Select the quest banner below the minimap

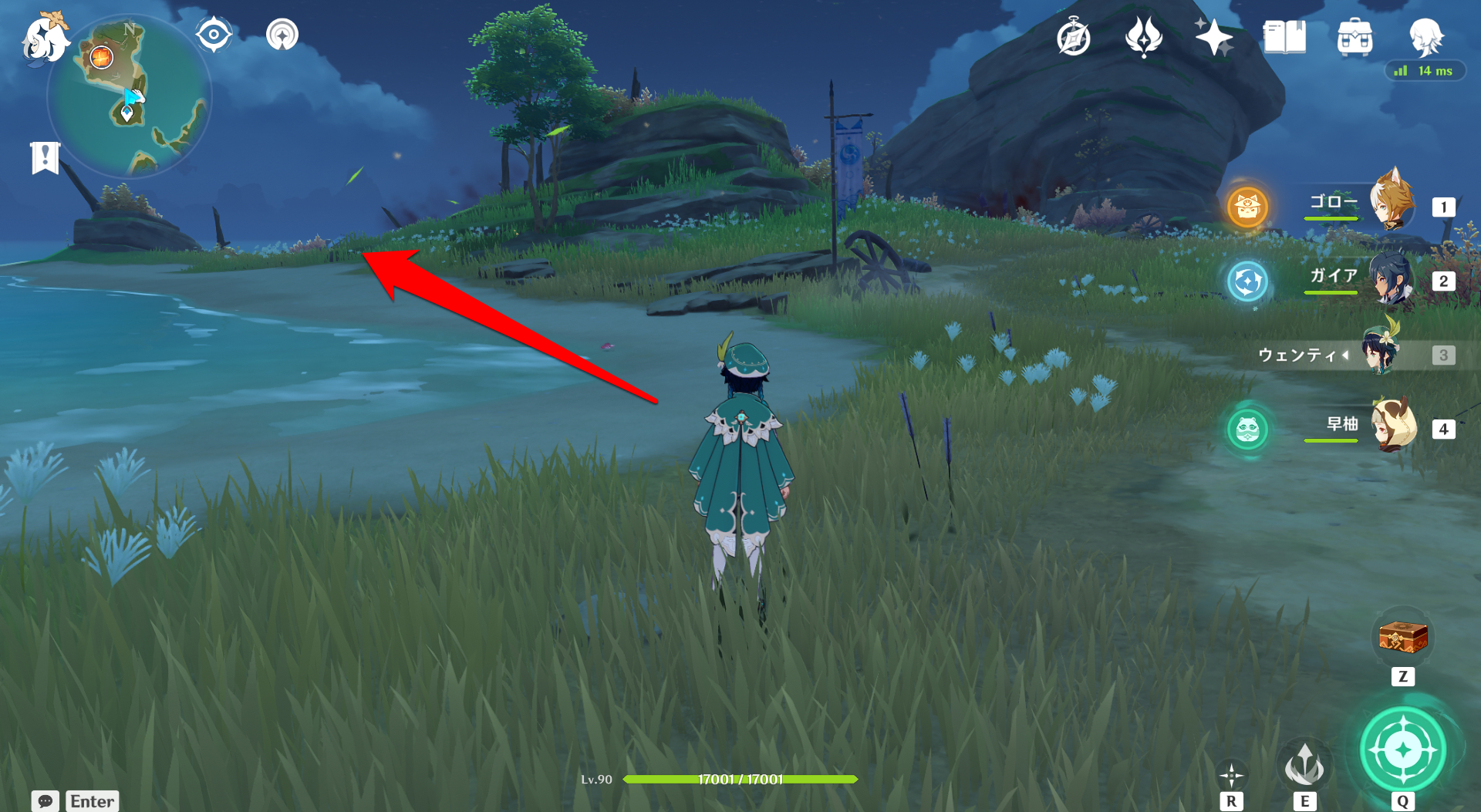(x=46, y=157)
